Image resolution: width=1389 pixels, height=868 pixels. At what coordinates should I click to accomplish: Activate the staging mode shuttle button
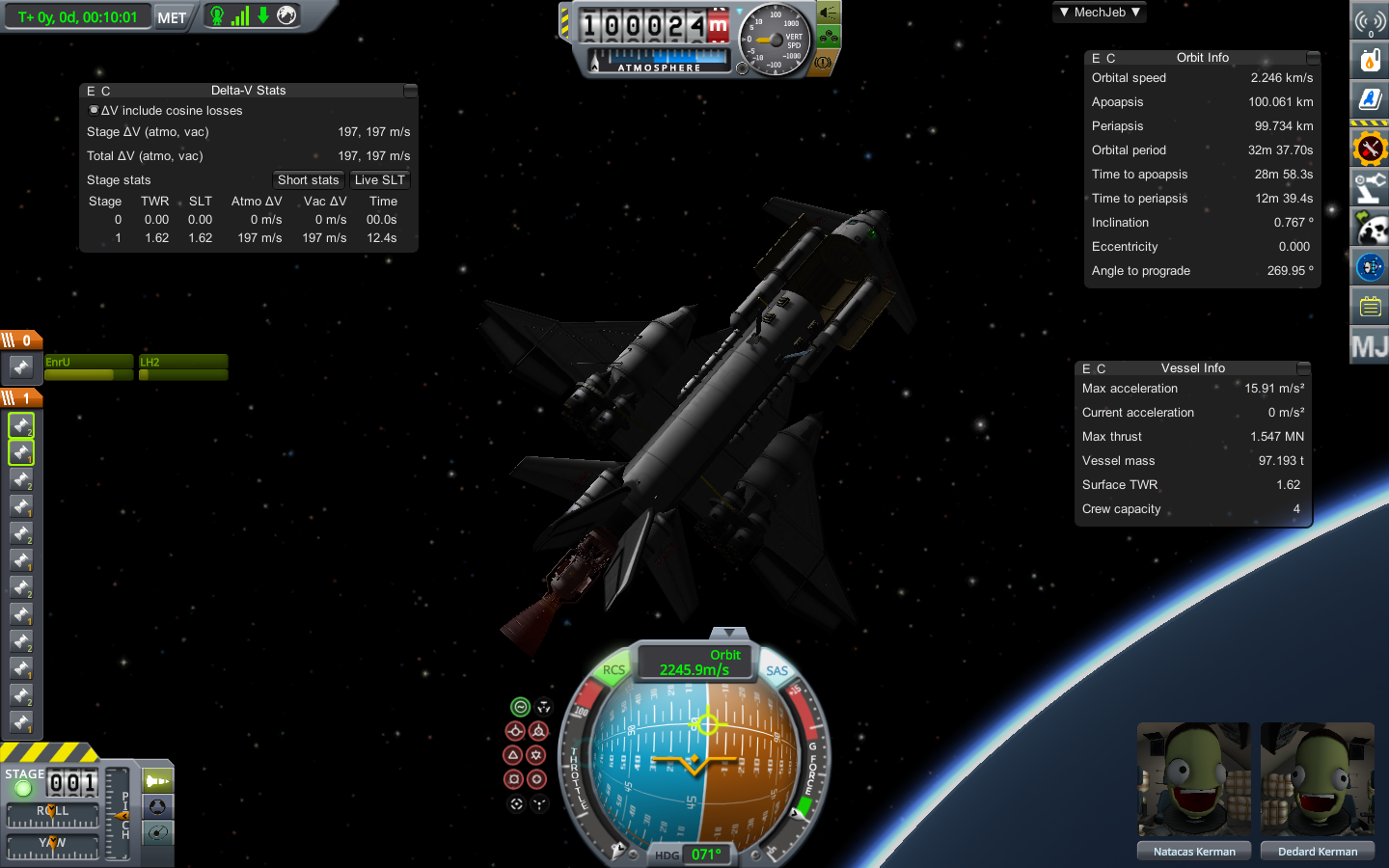157,780
